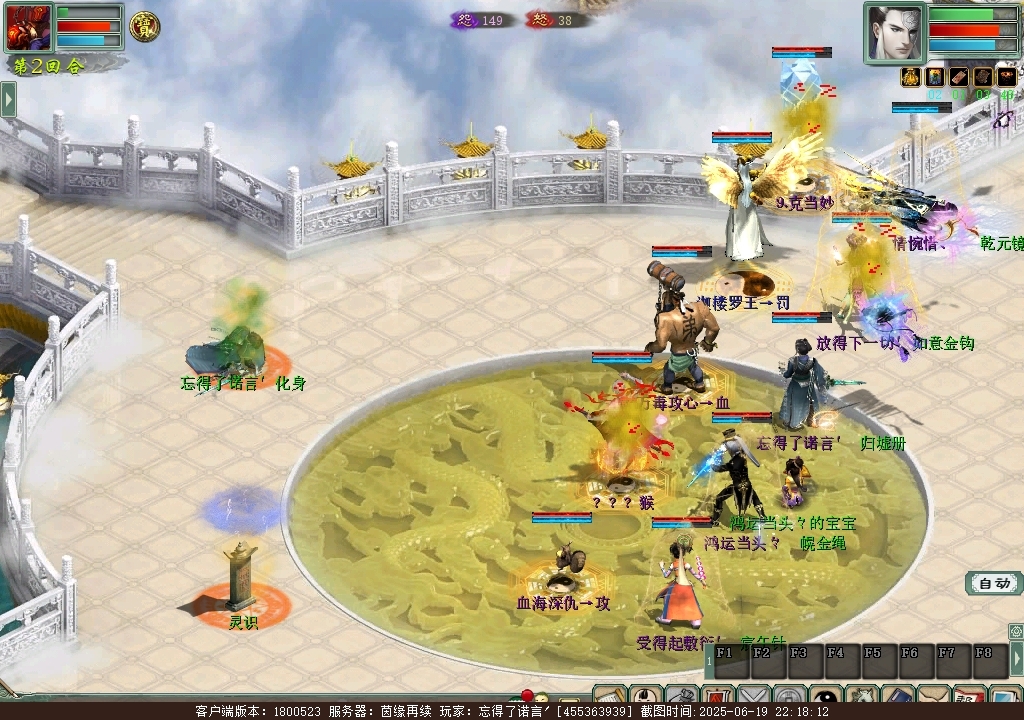Select the 灵识 spirit pedestal marker
Image resolution: width=1024 pixels, height=720 pixels.
241,578
